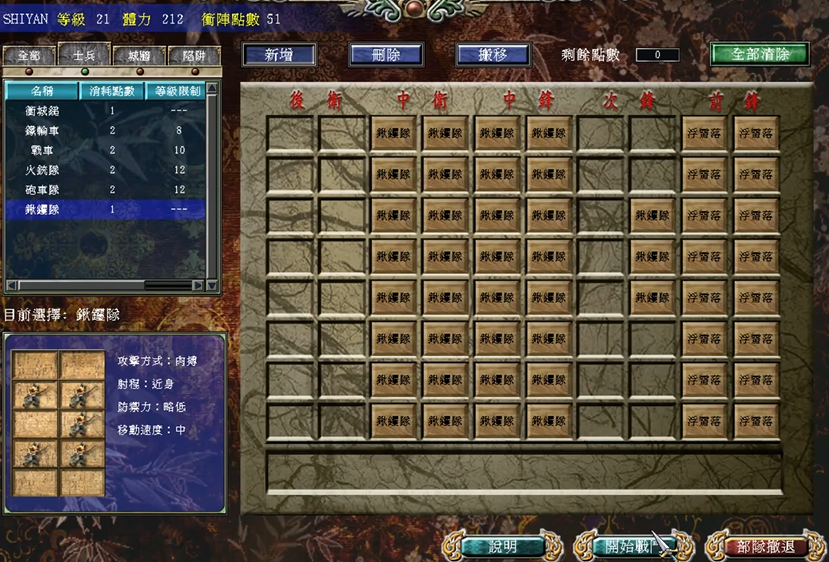Image resolution: width=829 pixels, height=562 pixels.
Task: Select 衝城鎚 in the unit list
Action: pyautogui.click(x=42, y=111)
